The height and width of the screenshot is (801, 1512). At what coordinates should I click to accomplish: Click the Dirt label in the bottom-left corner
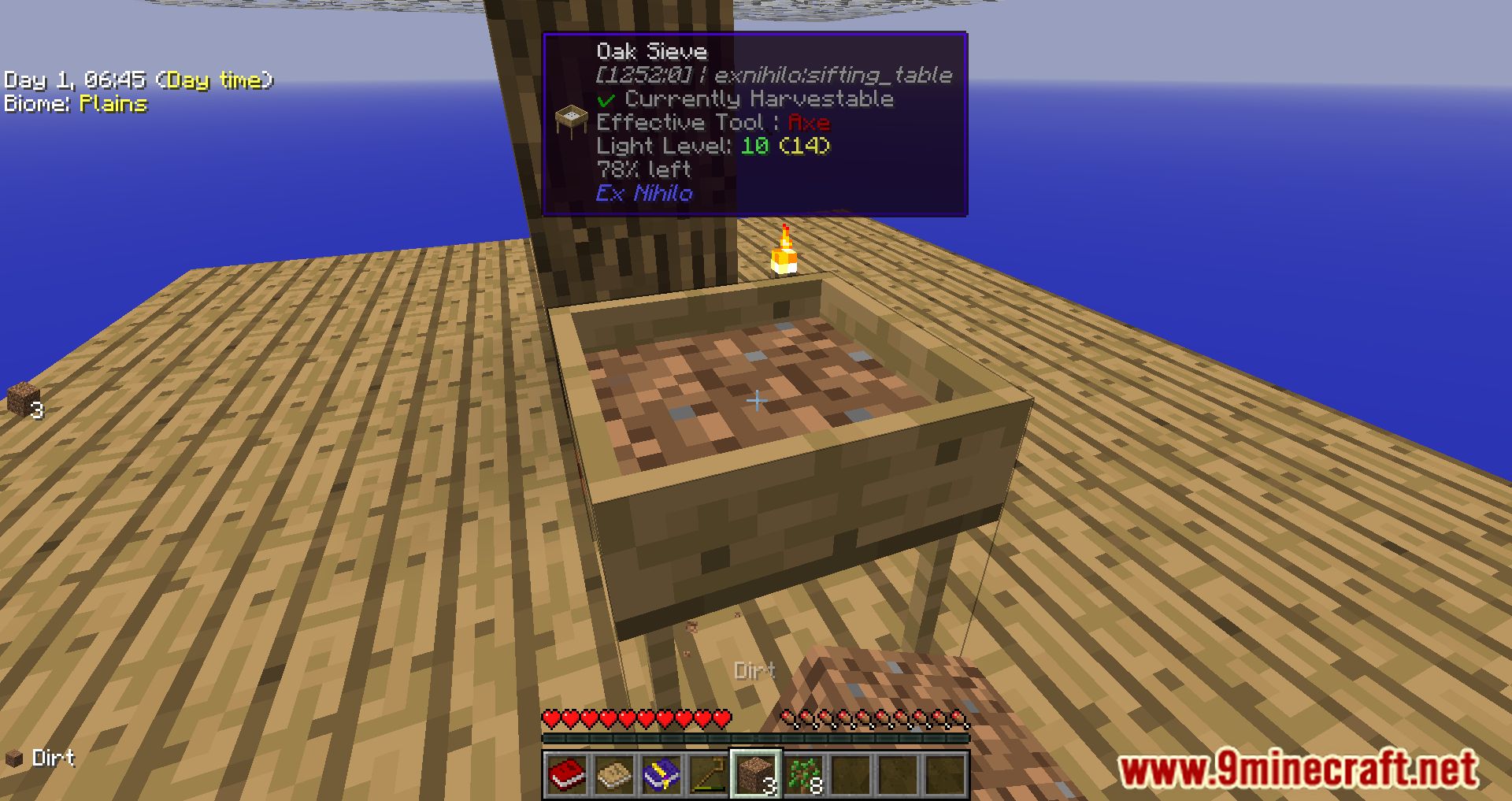(52, 758)
